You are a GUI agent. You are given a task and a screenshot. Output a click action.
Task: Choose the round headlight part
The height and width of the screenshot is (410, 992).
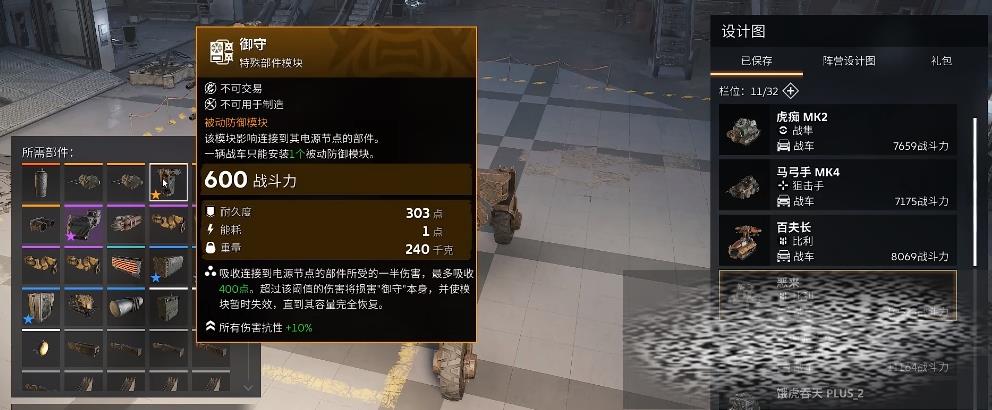[41, 348]
